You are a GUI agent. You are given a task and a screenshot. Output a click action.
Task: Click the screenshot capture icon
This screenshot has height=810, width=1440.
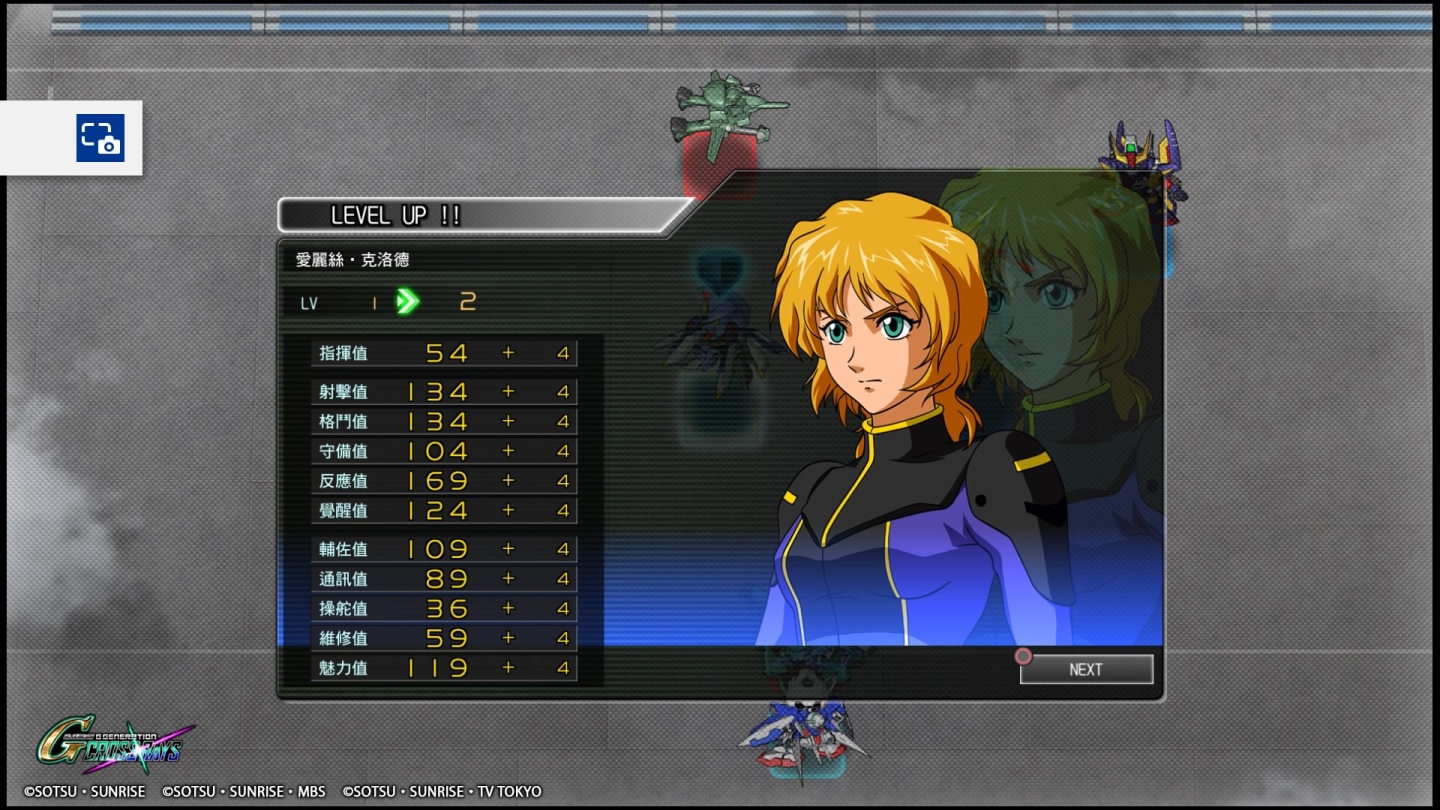[x=100, y=138]
